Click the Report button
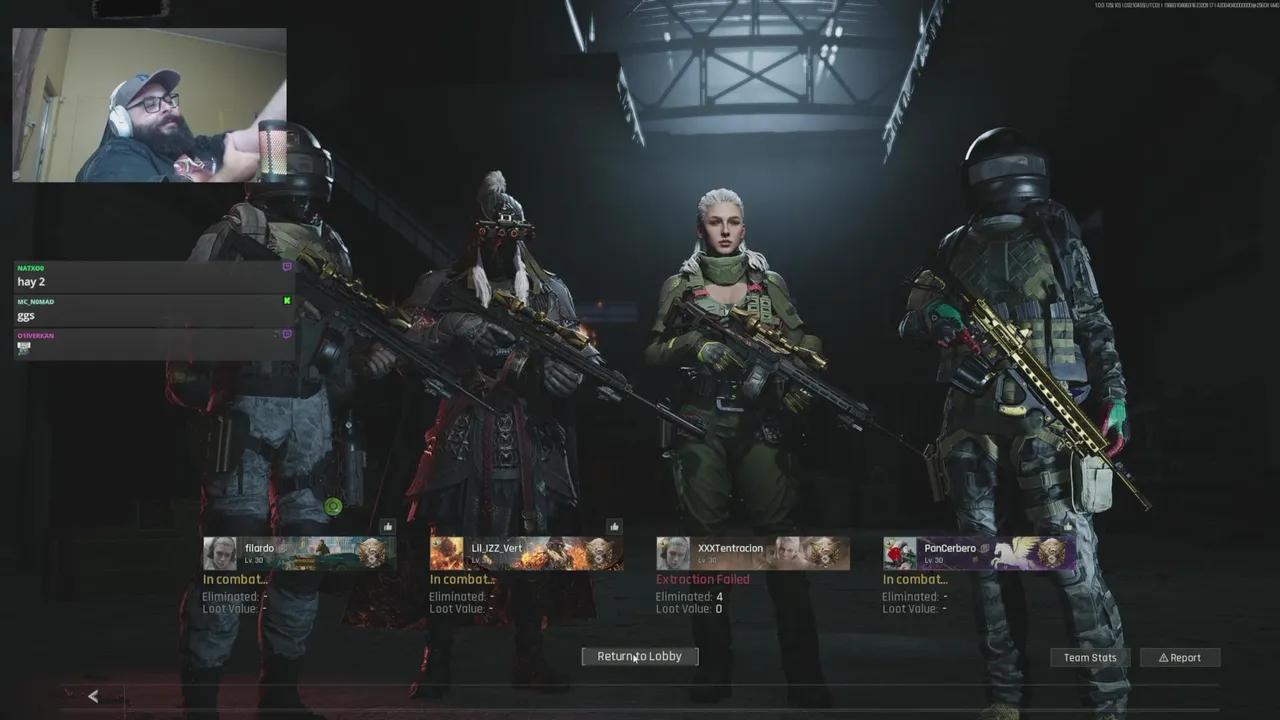 (x=1180, y=657)
